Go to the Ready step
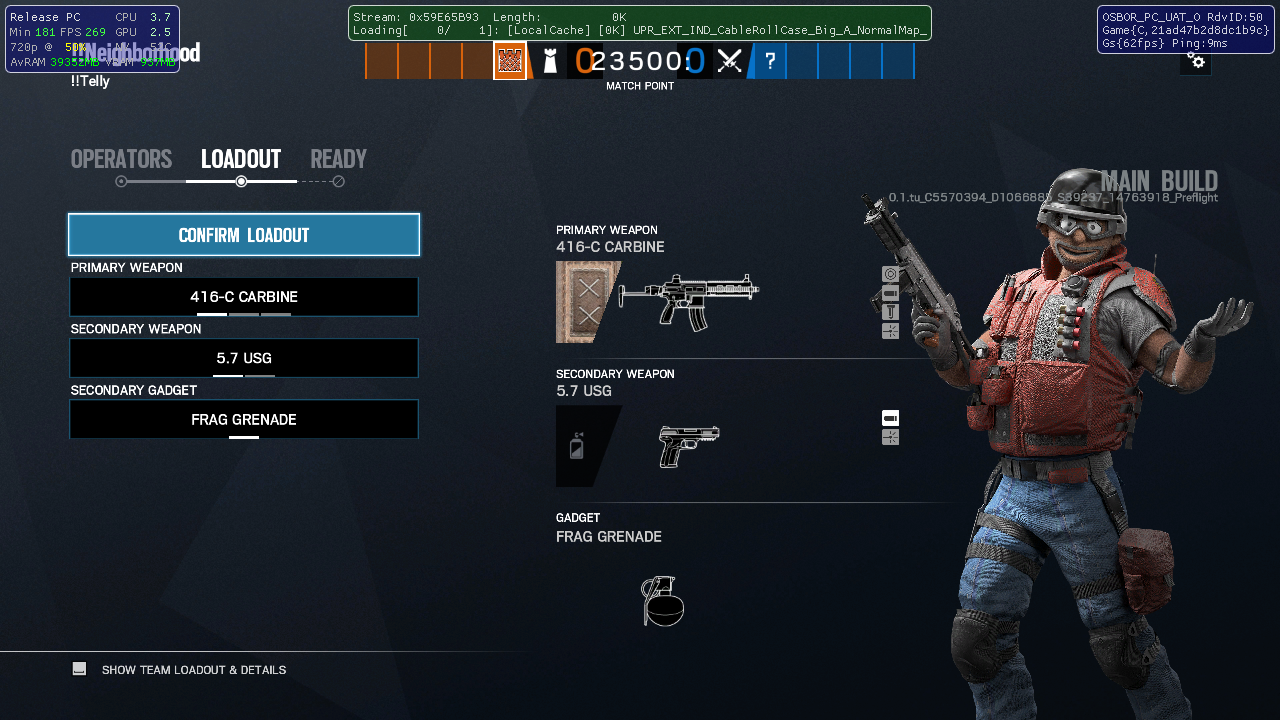The width and height of the screenshot is (1280, 720). pyautogui.click(x=338, y=160)
